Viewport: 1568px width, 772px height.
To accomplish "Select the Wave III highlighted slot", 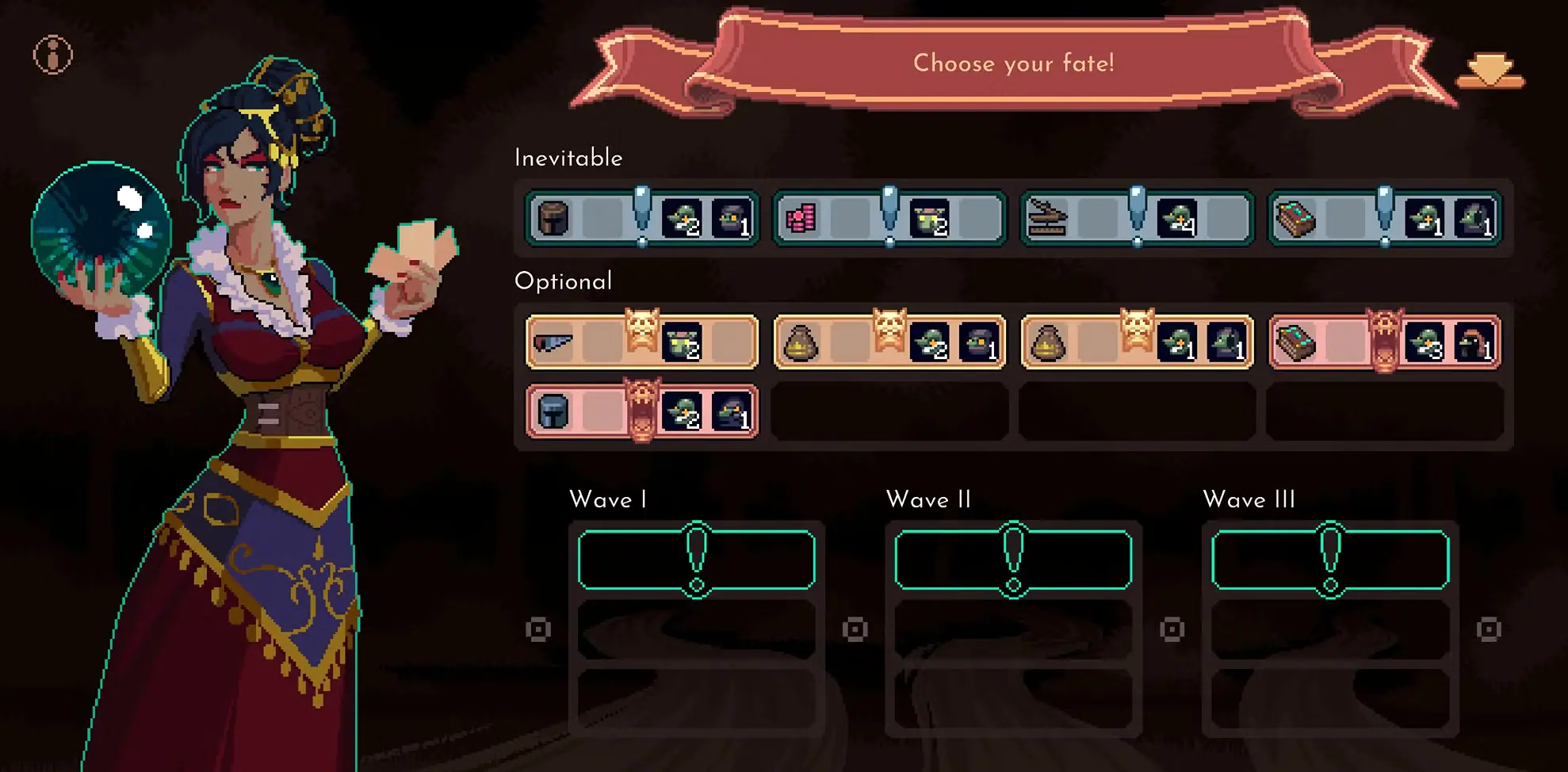I will [x=1330, y=560].
